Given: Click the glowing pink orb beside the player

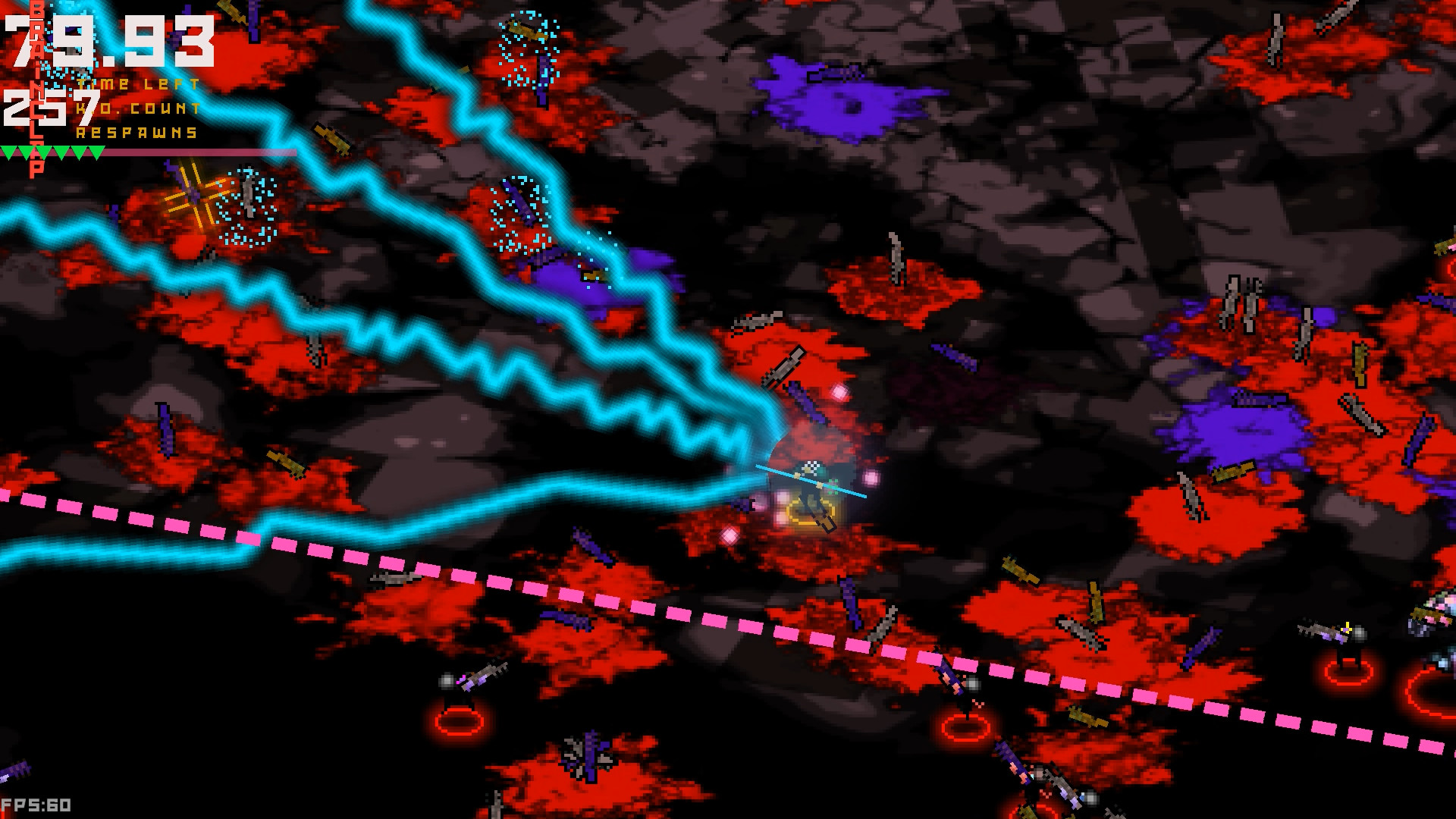Looking at the screenshot, I should click(872, 479).
